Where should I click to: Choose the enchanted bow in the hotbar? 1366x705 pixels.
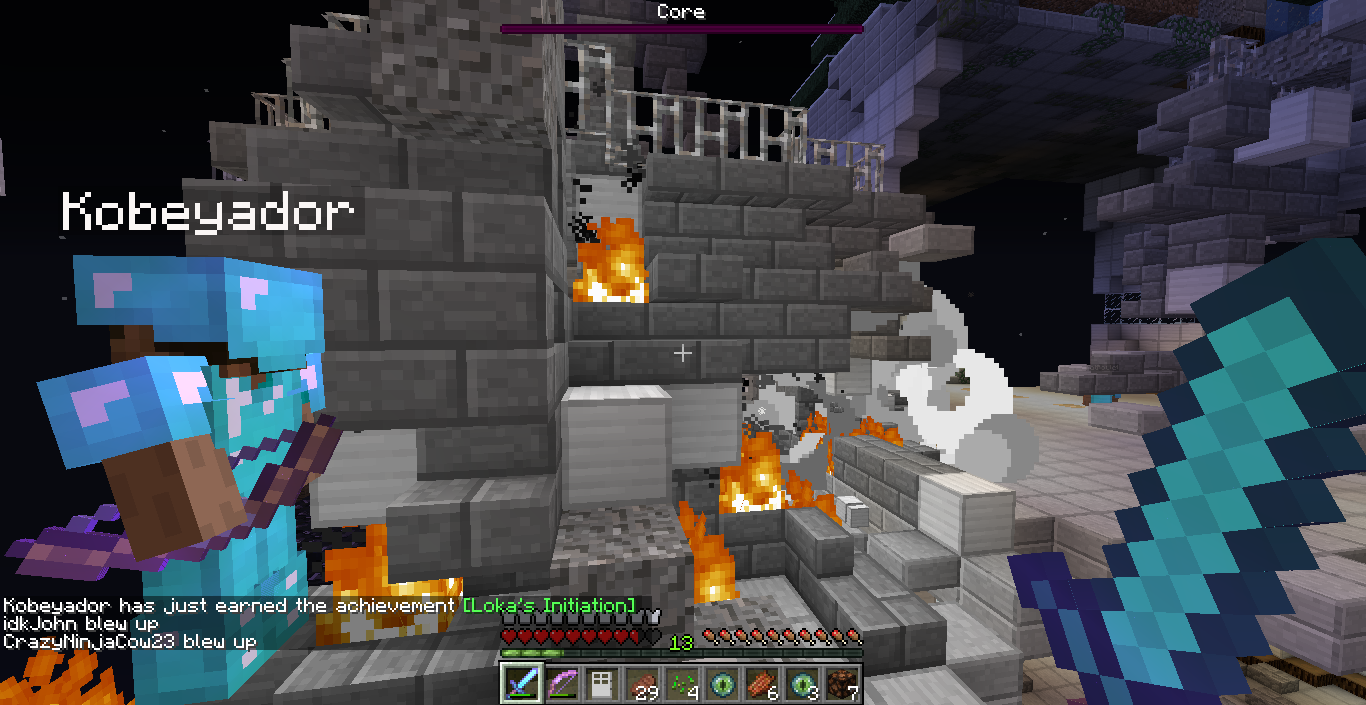[x=561, y=684]
